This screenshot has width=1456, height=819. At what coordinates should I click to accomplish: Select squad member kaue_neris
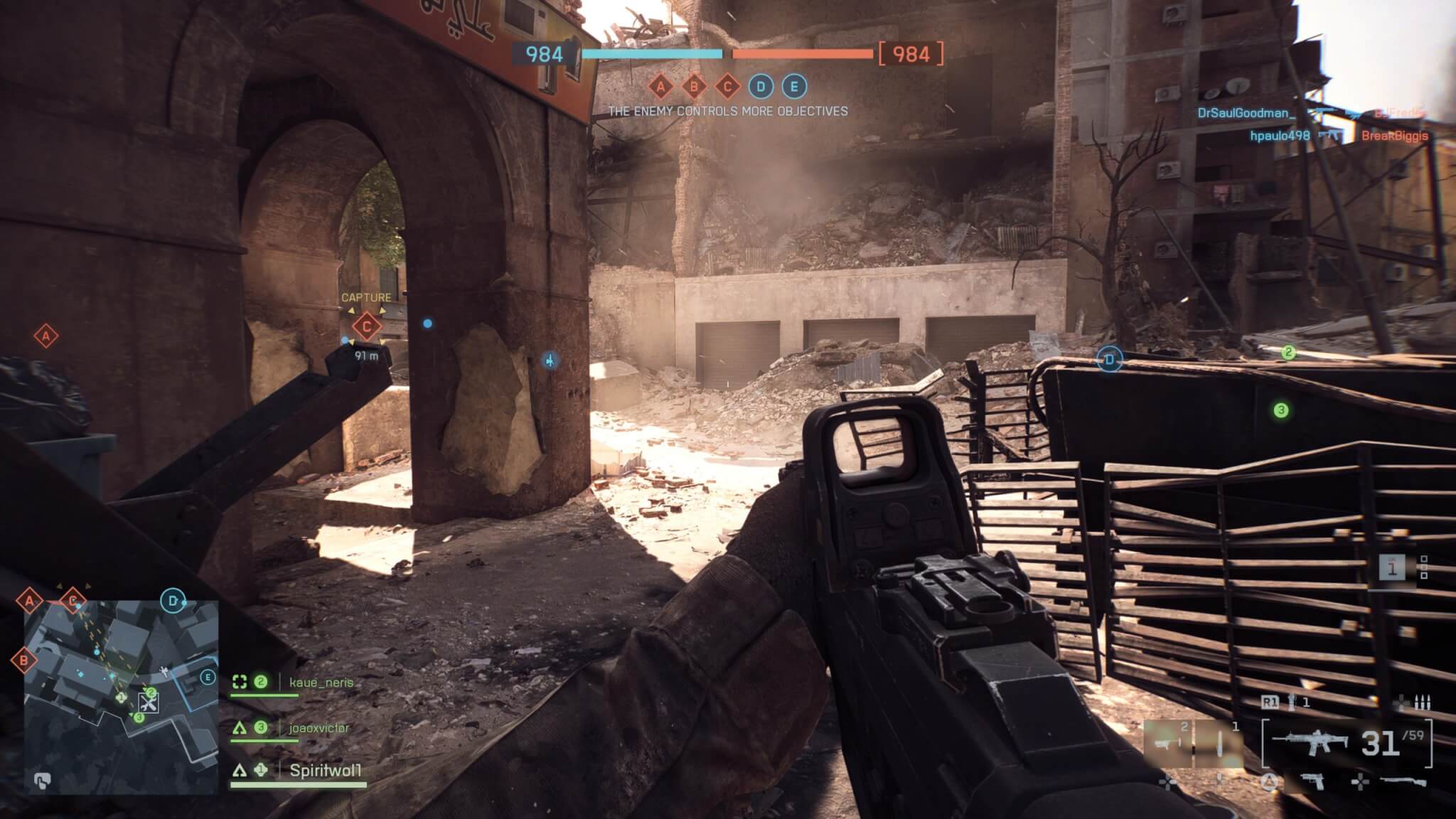(x=321, y=682)
